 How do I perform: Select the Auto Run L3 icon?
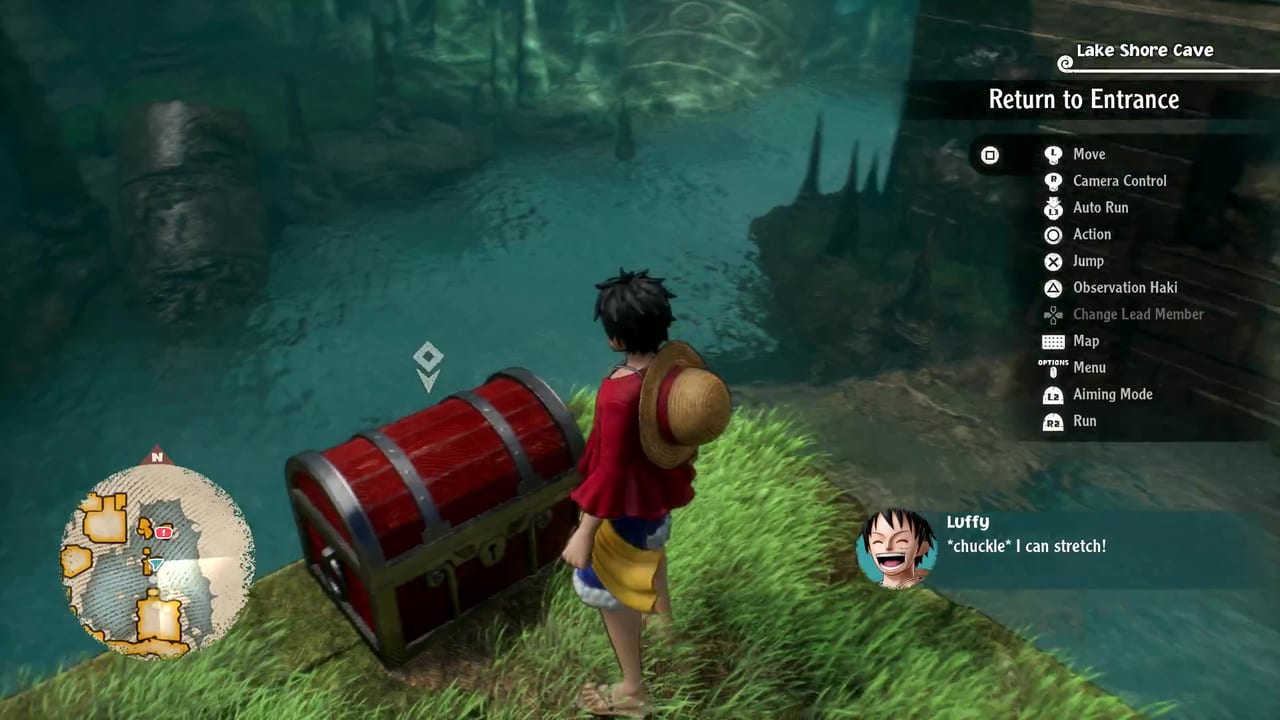point(1053,208)
